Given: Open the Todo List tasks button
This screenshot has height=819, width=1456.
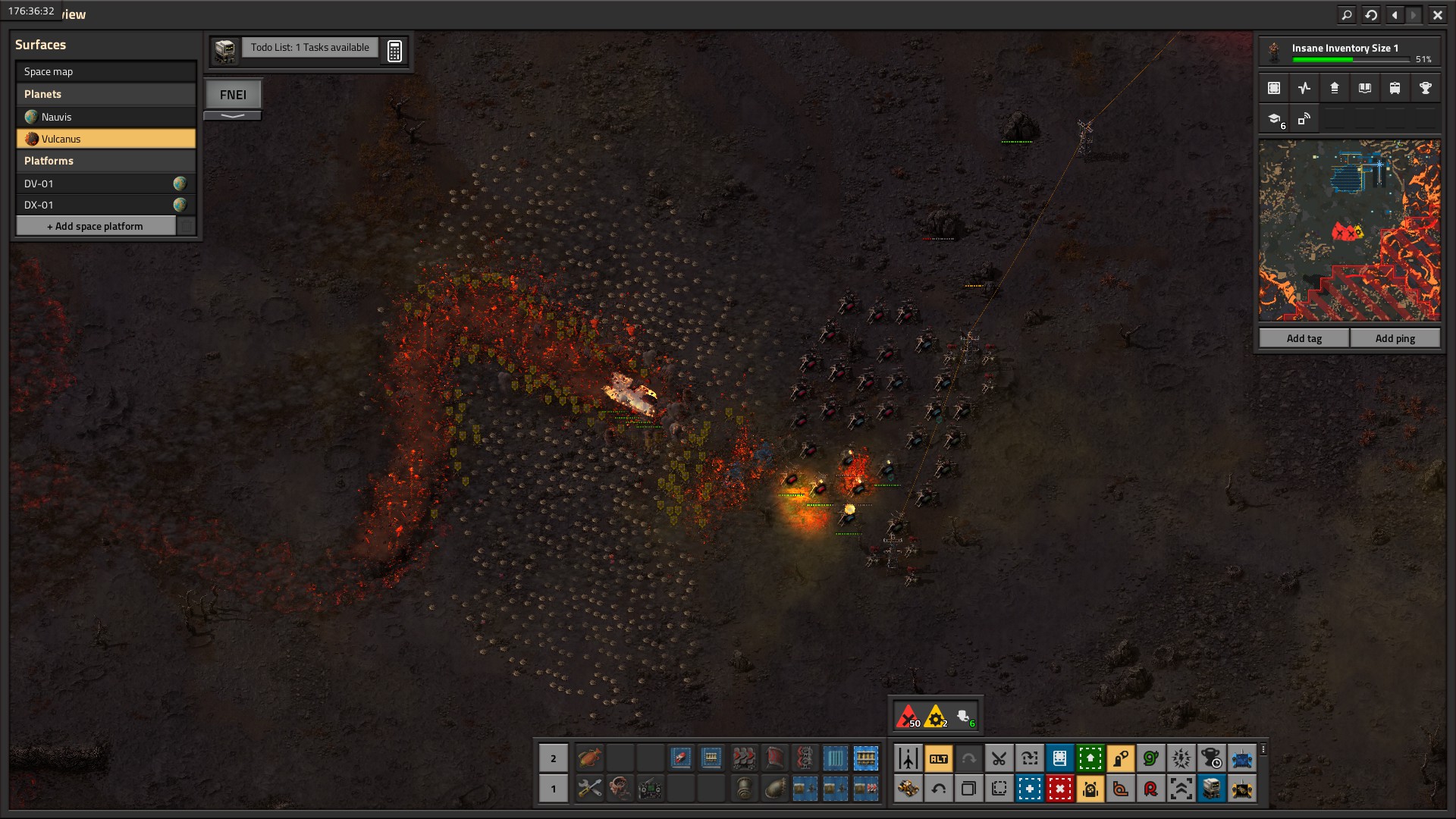Looking at the screenshot, I should 309,48.
